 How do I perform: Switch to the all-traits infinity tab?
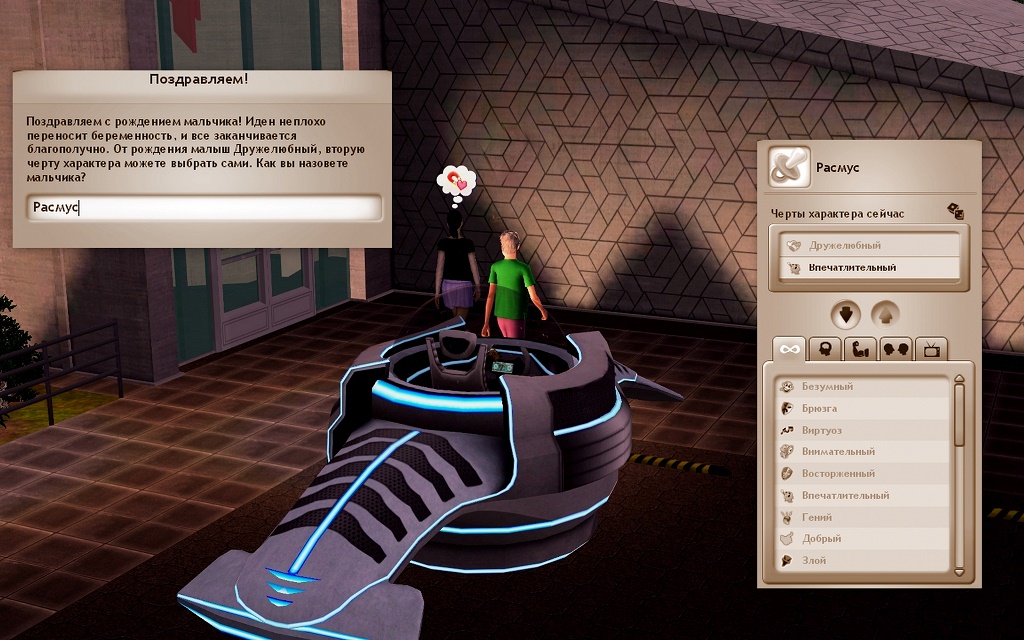click(x=791, y=349)
